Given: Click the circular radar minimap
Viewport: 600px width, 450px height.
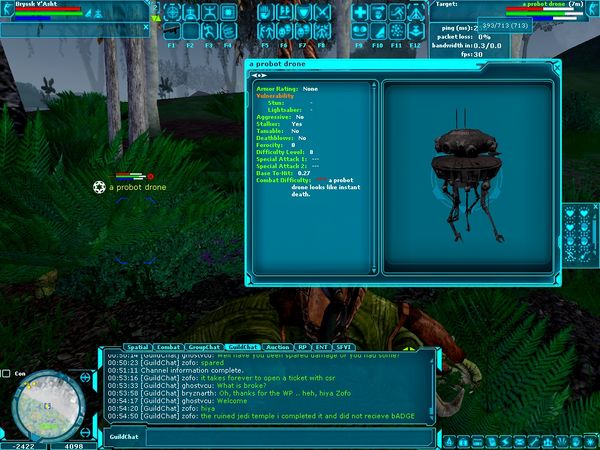Looking at the screenshot, I should click(x=47, y=403).
